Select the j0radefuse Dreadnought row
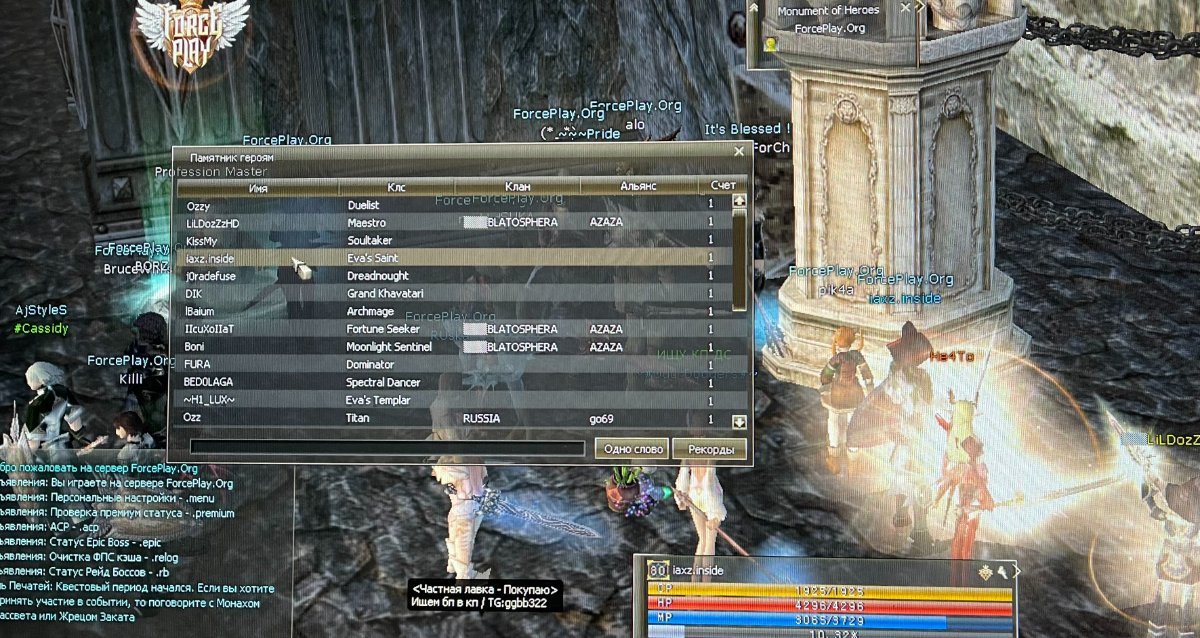 click(450, 276)
